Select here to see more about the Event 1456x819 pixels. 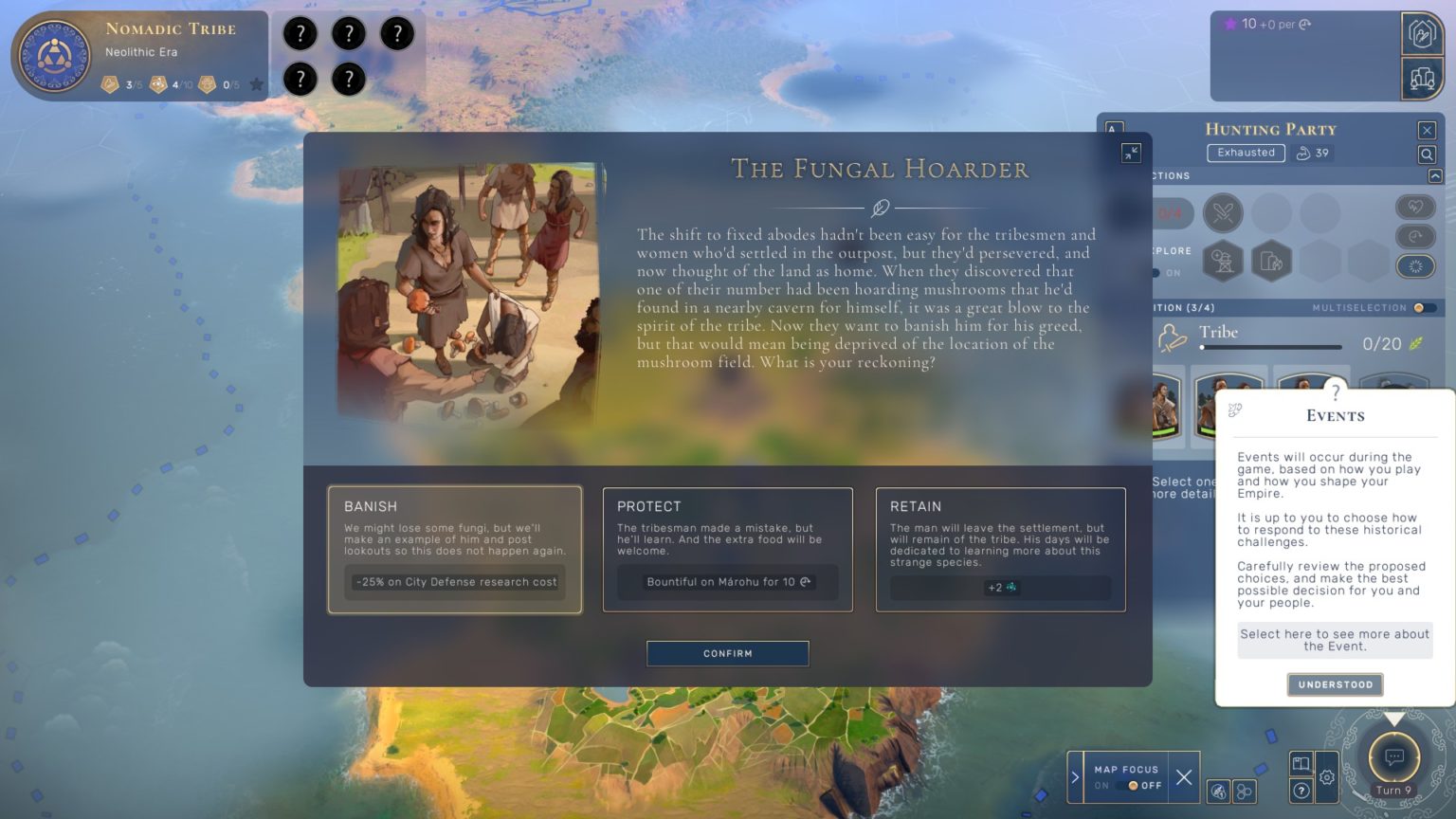[1335, 640]
